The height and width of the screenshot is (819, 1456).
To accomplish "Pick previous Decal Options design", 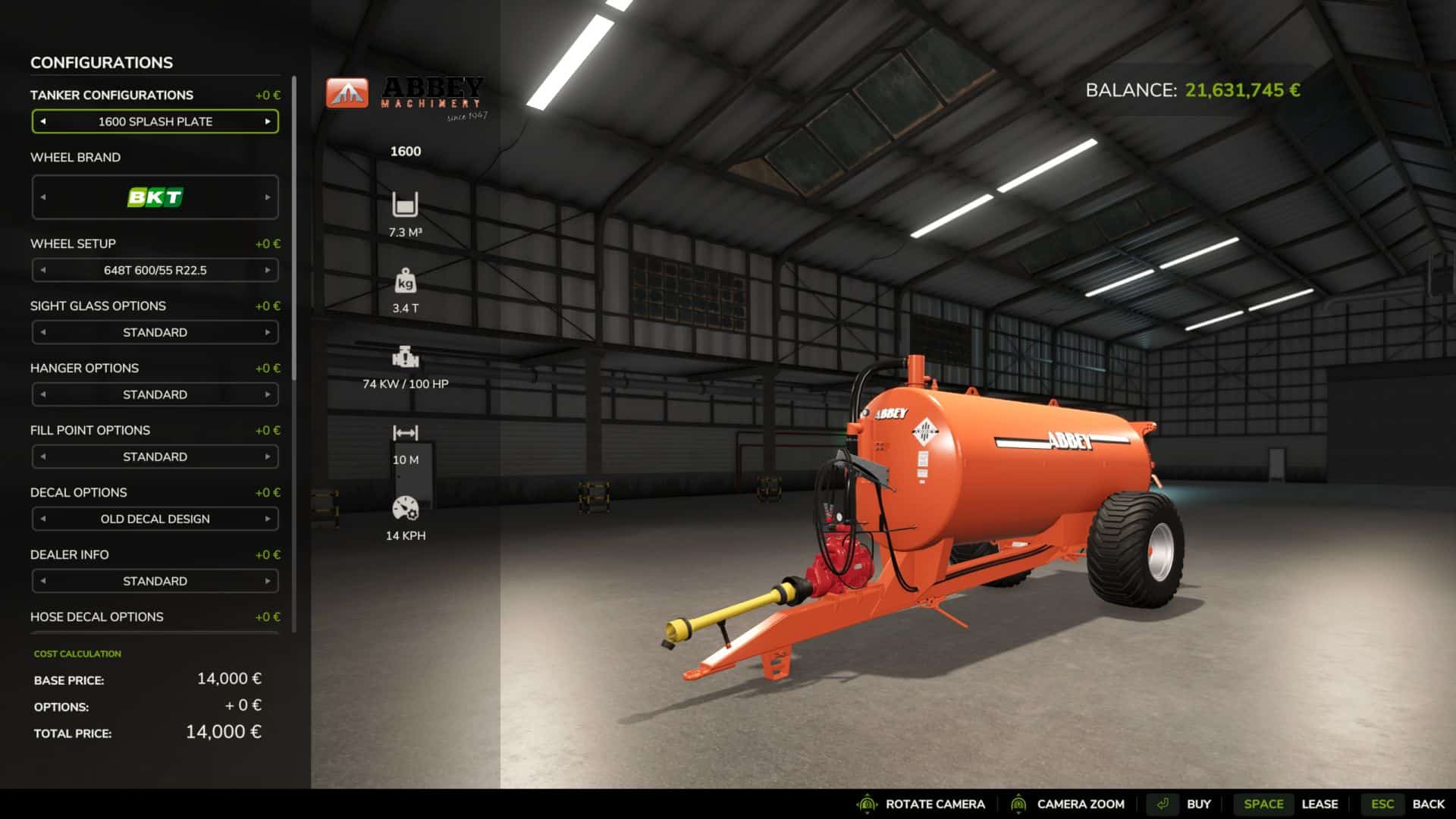I will [43, 519].
